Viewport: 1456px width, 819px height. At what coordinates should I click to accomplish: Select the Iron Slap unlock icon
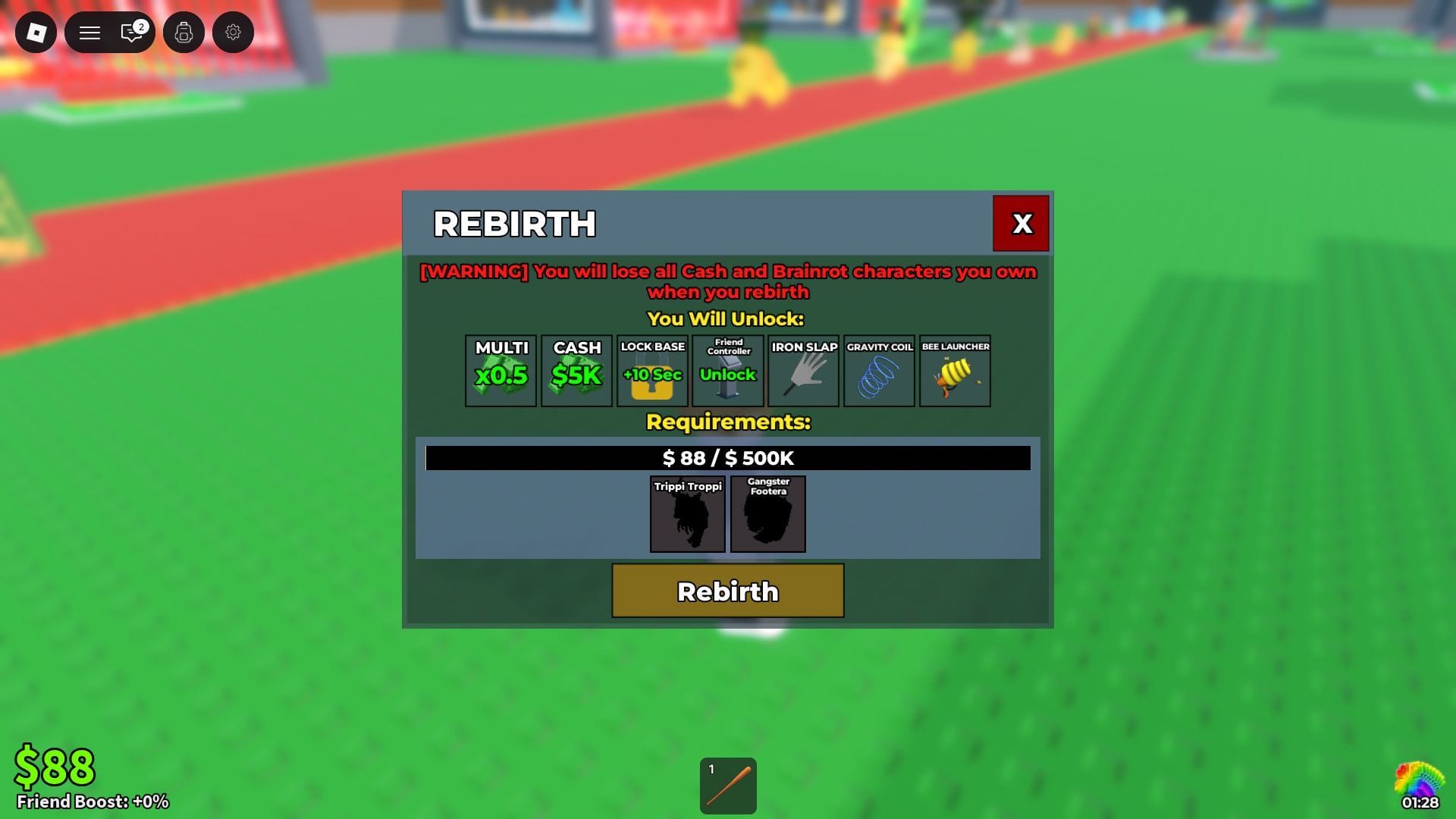(803, 371)
